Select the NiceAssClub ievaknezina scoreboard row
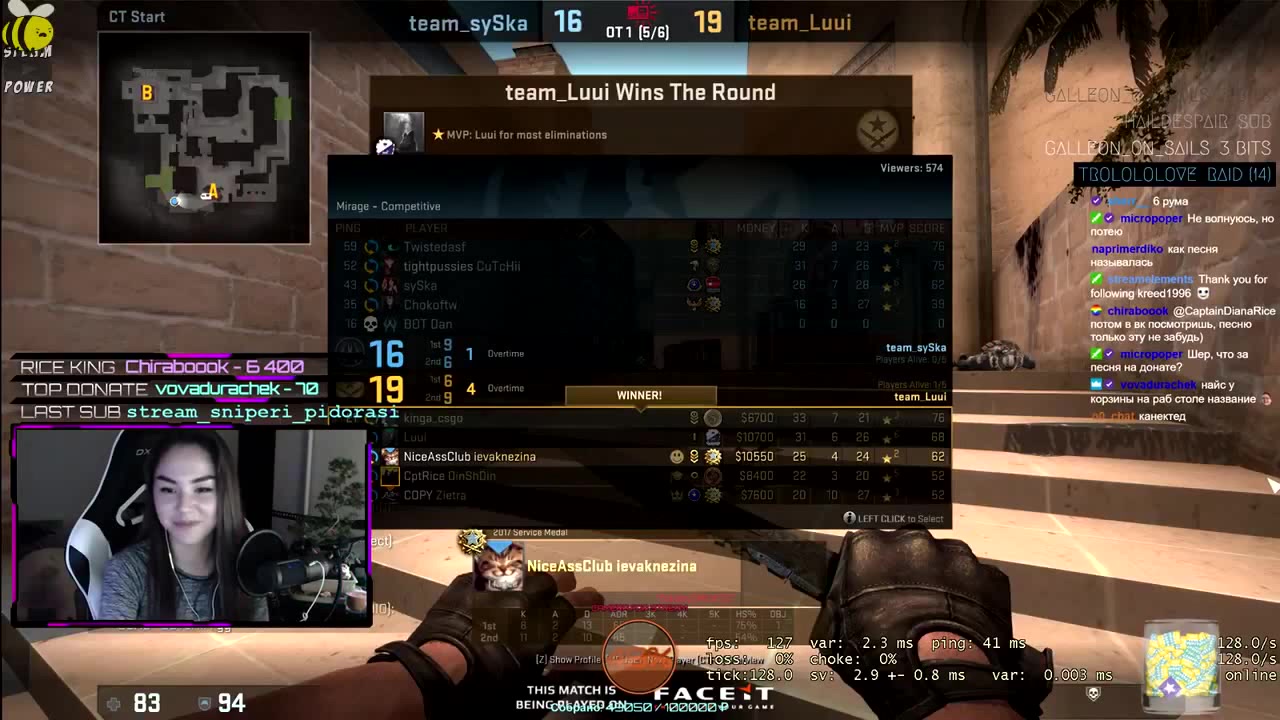This screenshot has height=720, width=1280. pos(640,456)
